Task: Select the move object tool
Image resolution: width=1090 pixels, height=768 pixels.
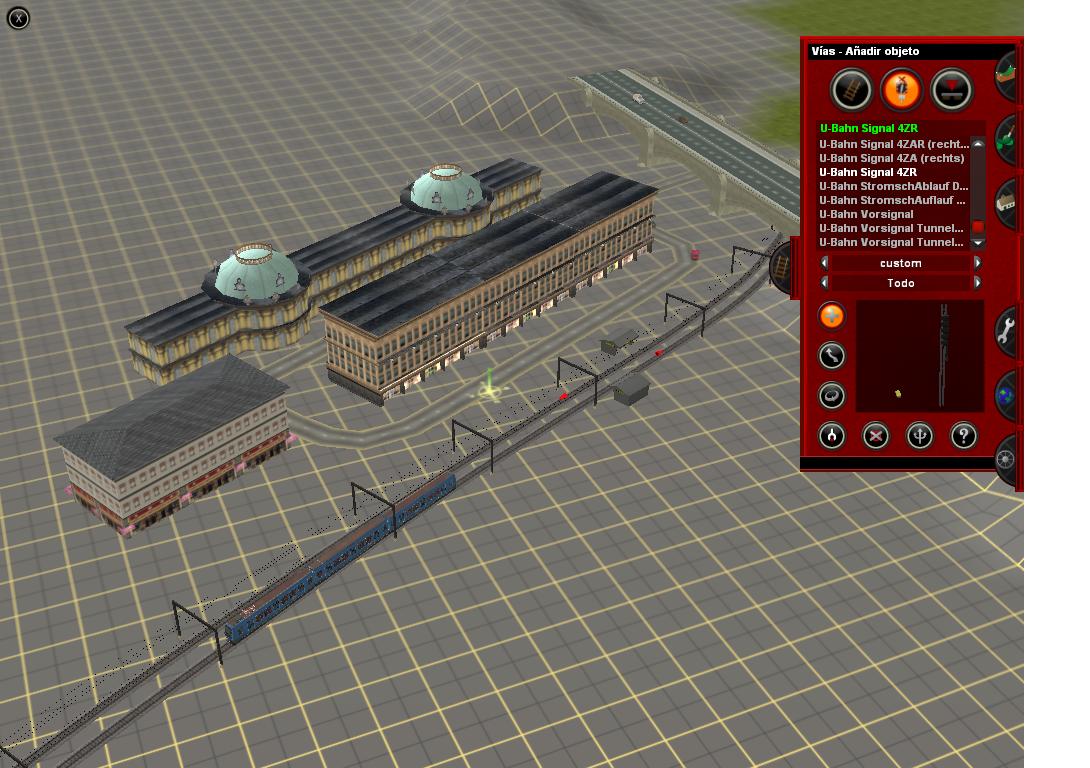Action: point(831,356)
